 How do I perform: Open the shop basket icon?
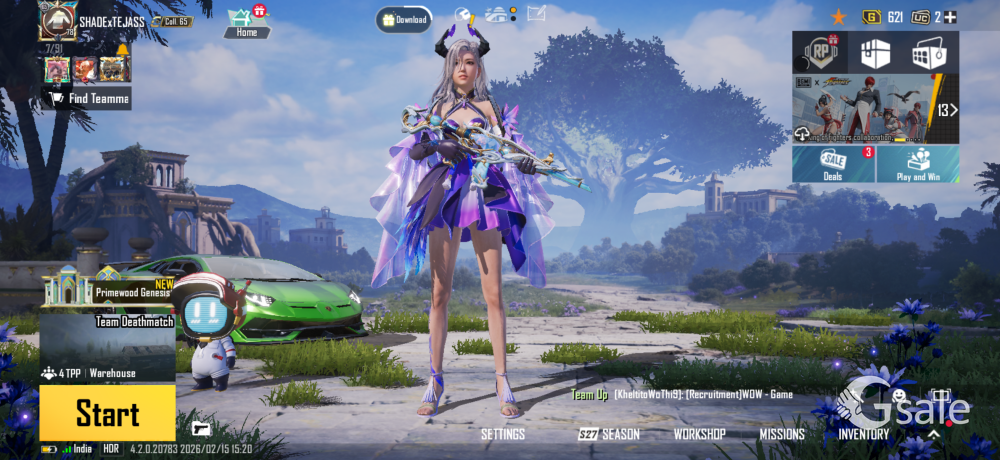click(929, 52)
